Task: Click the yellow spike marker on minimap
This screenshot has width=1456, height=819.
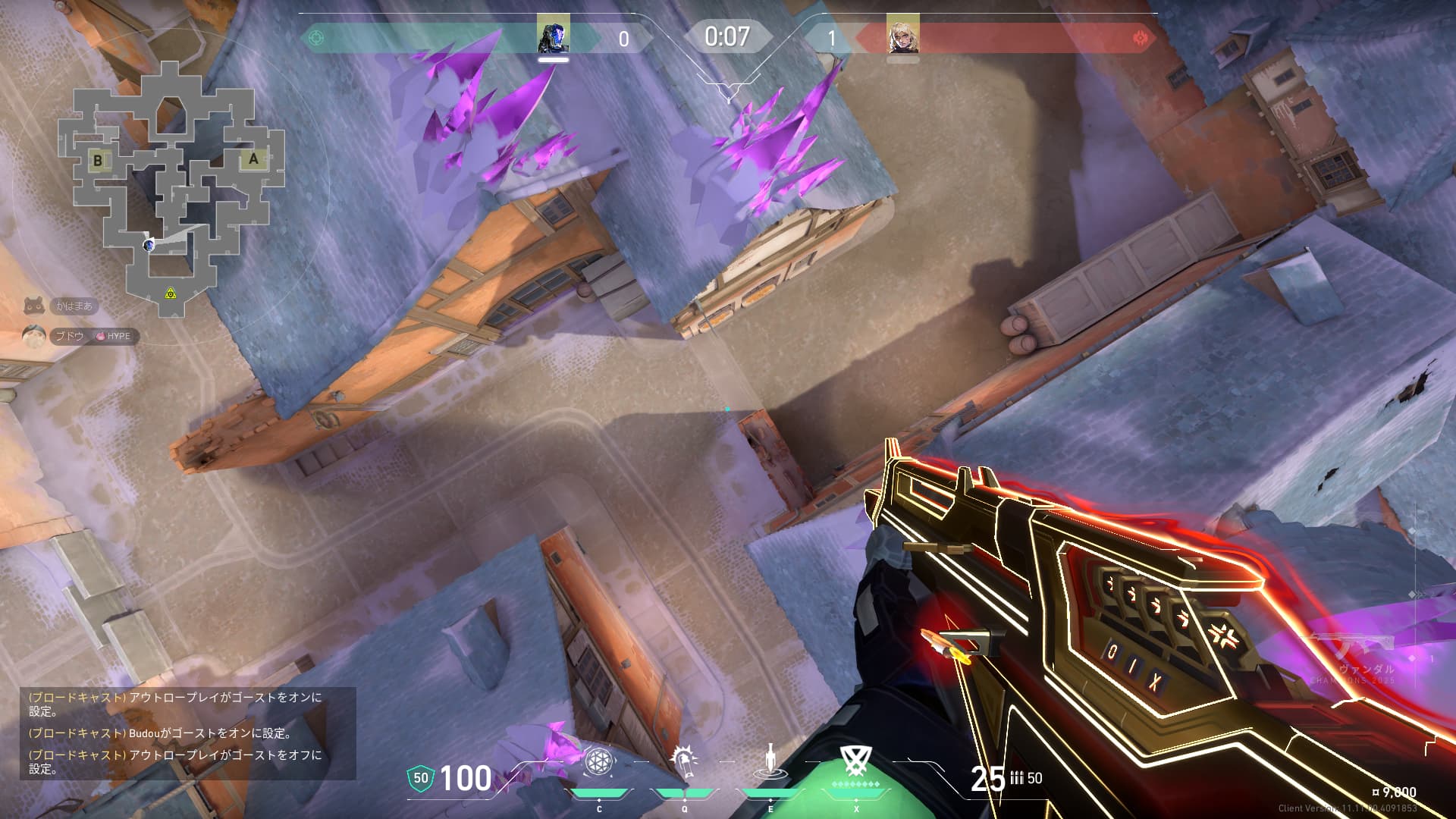Action: [171, 293]
